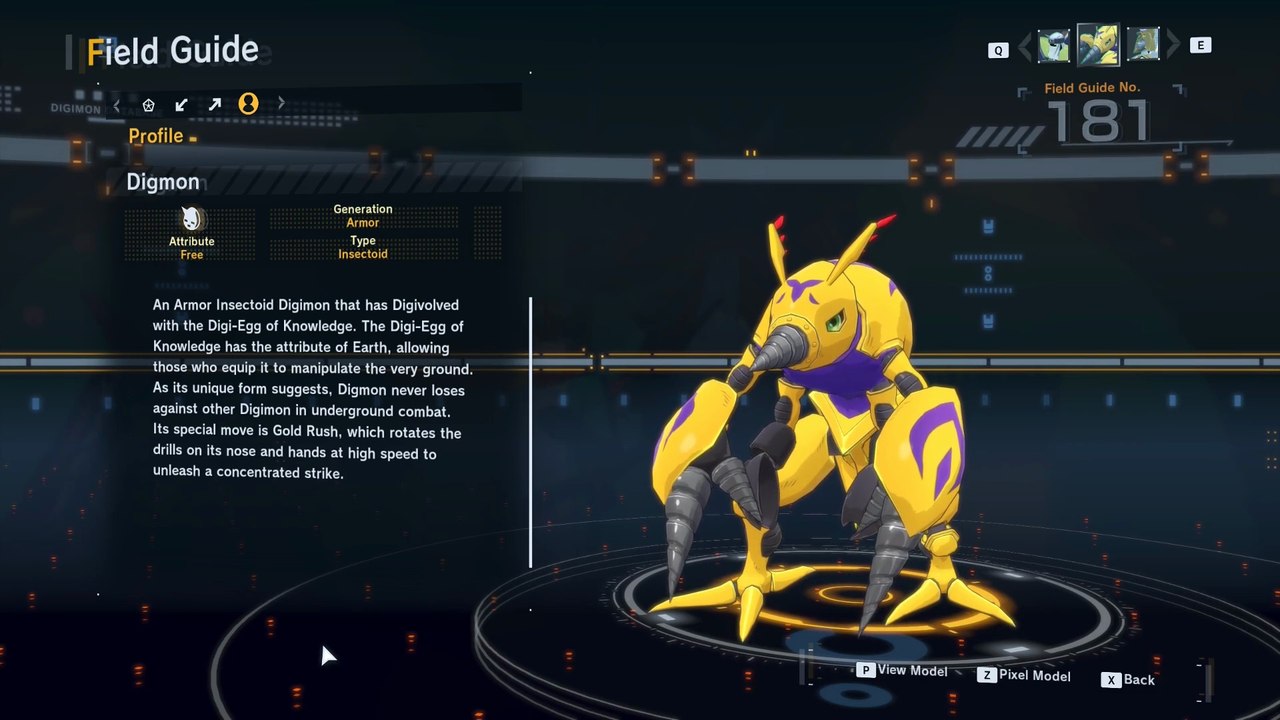Viewport: 1280px width, 720px height.
Task: Click the right chevron beside the tab icons
Action: (281, 103)
